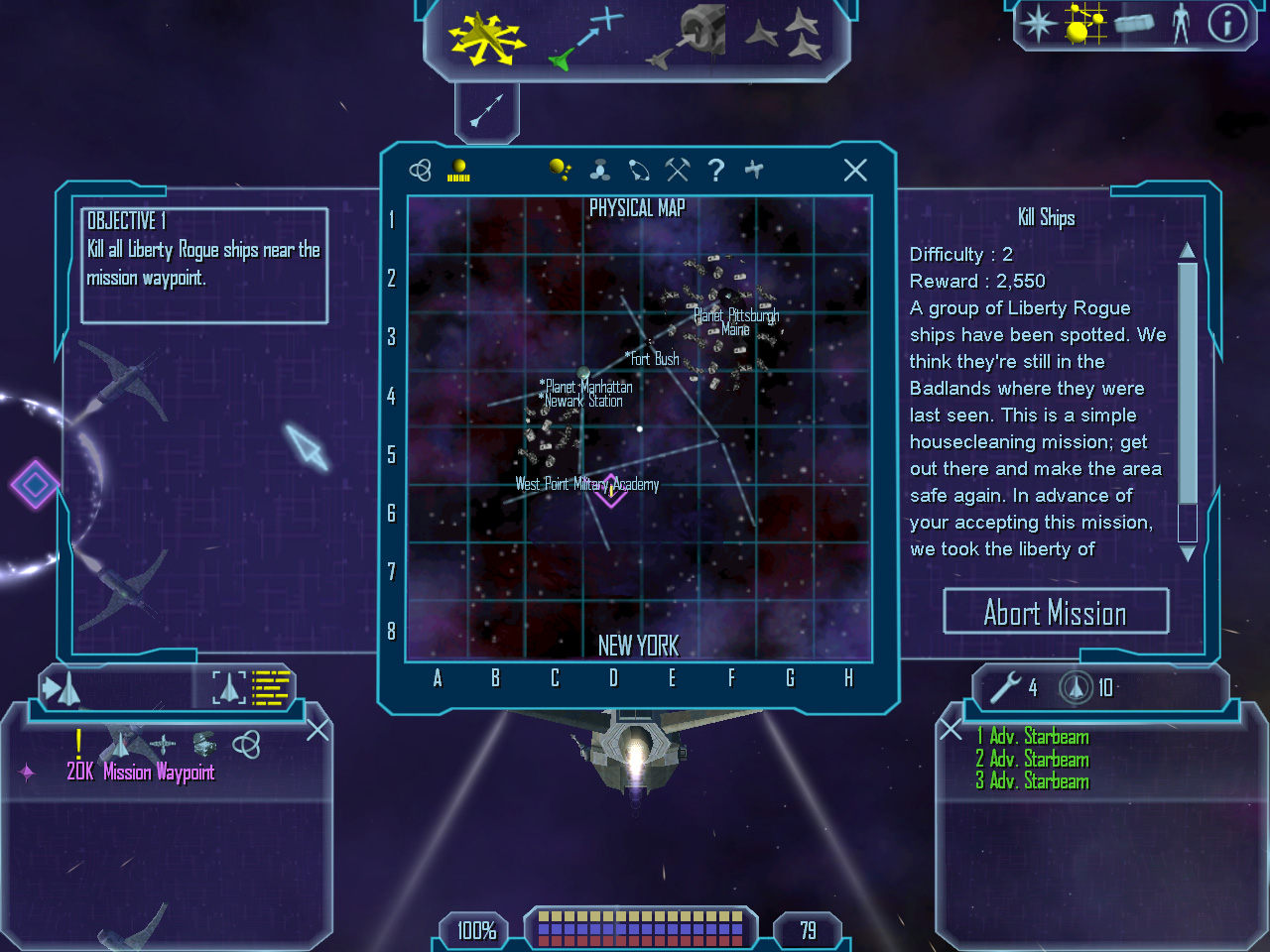Image resolution: width=1270 pixels, height=952 pixels.
Task: Select the 20K Mission Waypoint contact entry
Action: point(141,773)
